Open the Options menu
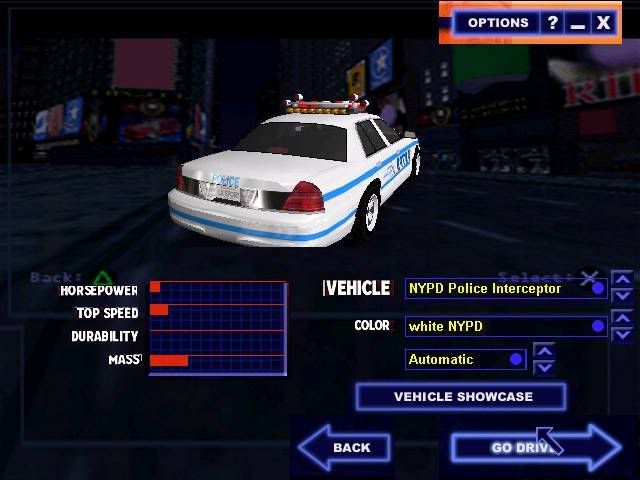The height and width of the screenshot is (480, 640). pos(497,22)
